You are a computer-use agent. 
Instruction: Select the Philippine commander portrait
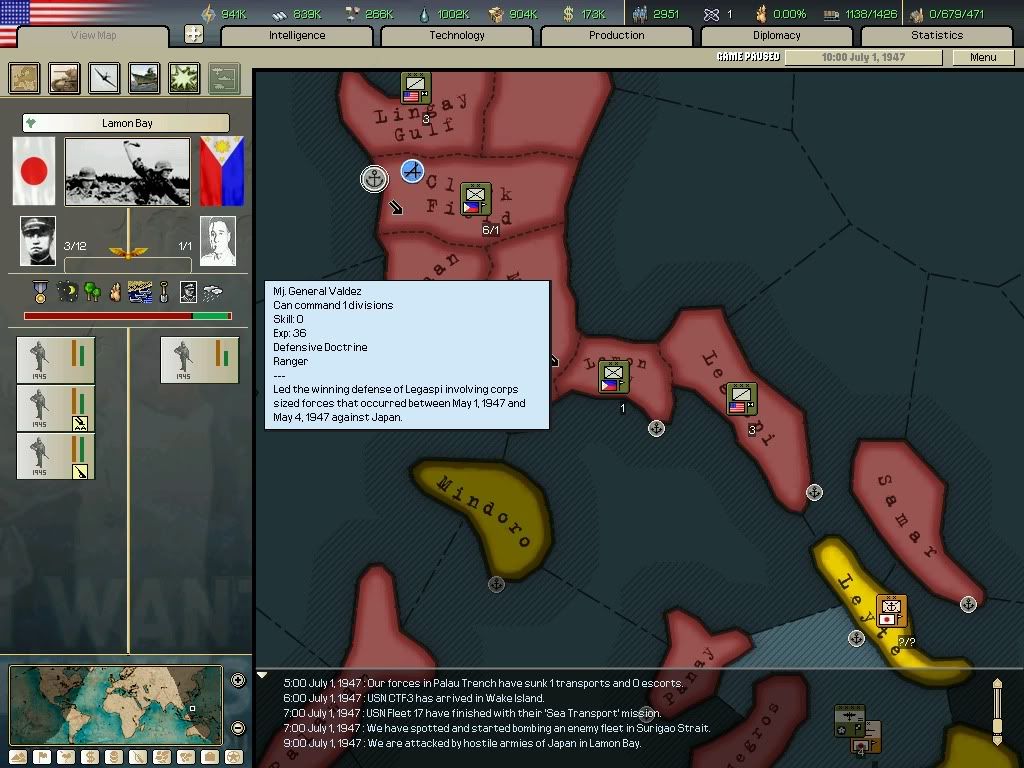(x=217, y=241)
